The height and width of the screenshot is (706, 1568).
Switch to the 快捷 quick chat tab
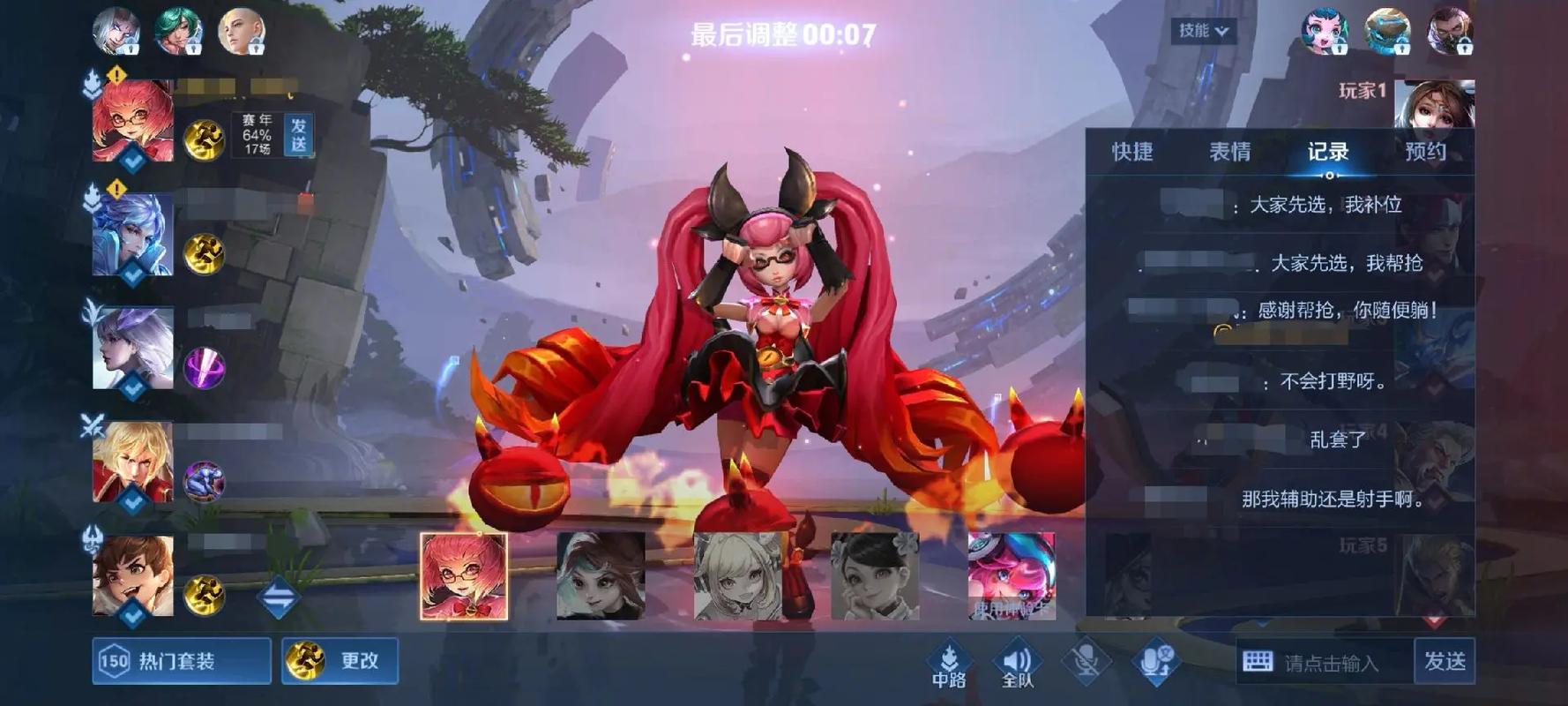1132,152
